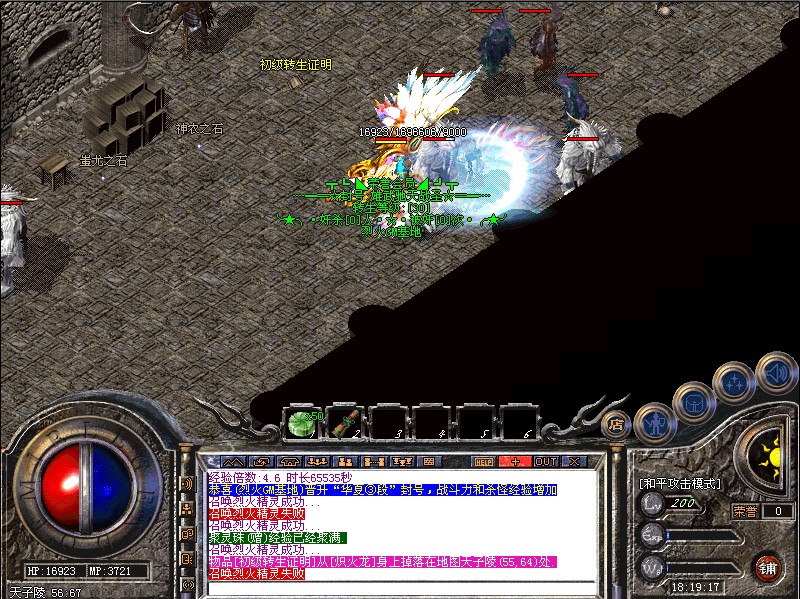The width and height of the screenshot is (800, 599).
Task: Toggle the top chat channel icon beside the chat
Action: coord(188,483)
